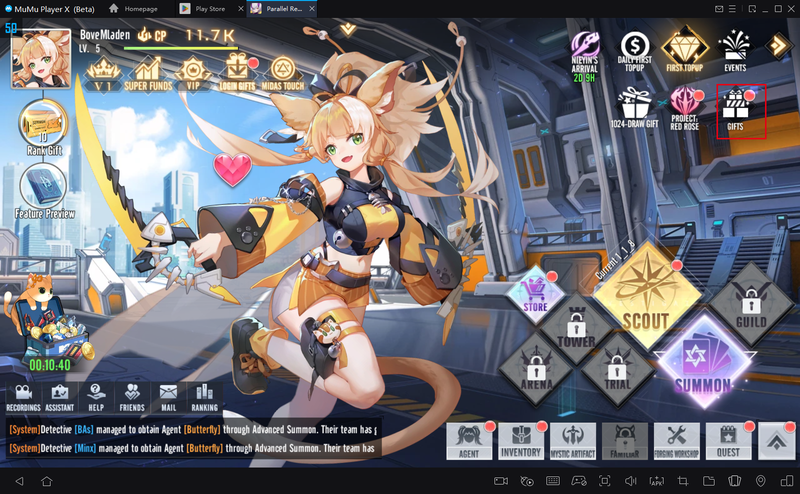Show the Ranking leaderboard

205,395
